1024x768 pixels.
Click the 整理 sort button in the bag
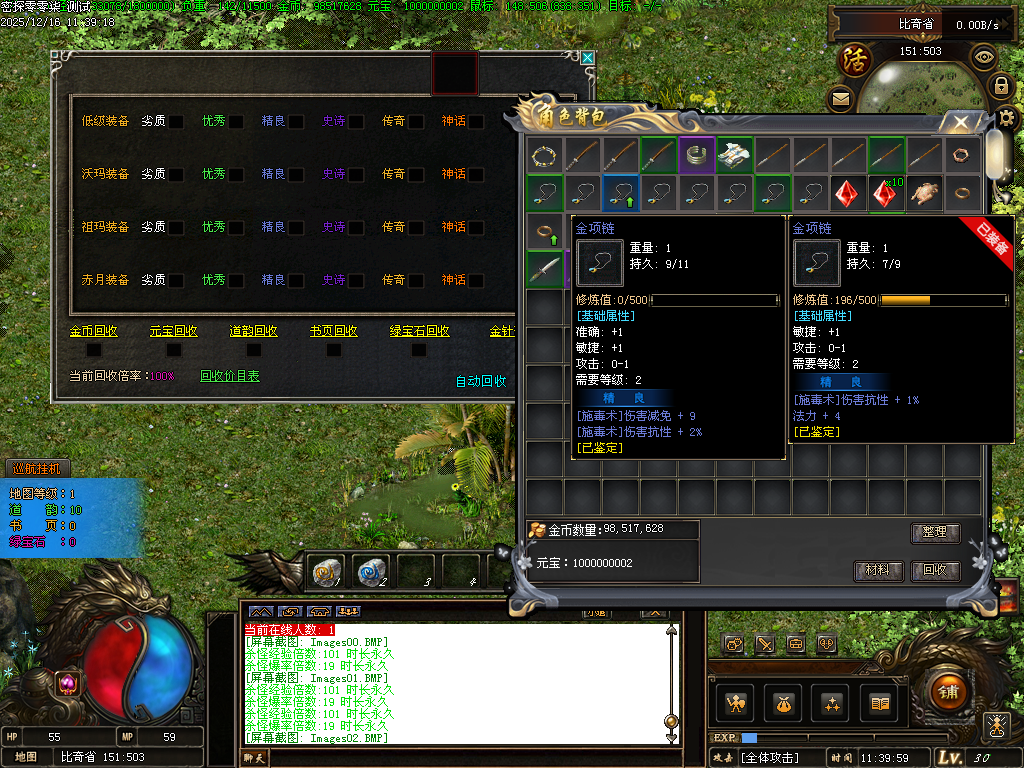pos(935,533)
